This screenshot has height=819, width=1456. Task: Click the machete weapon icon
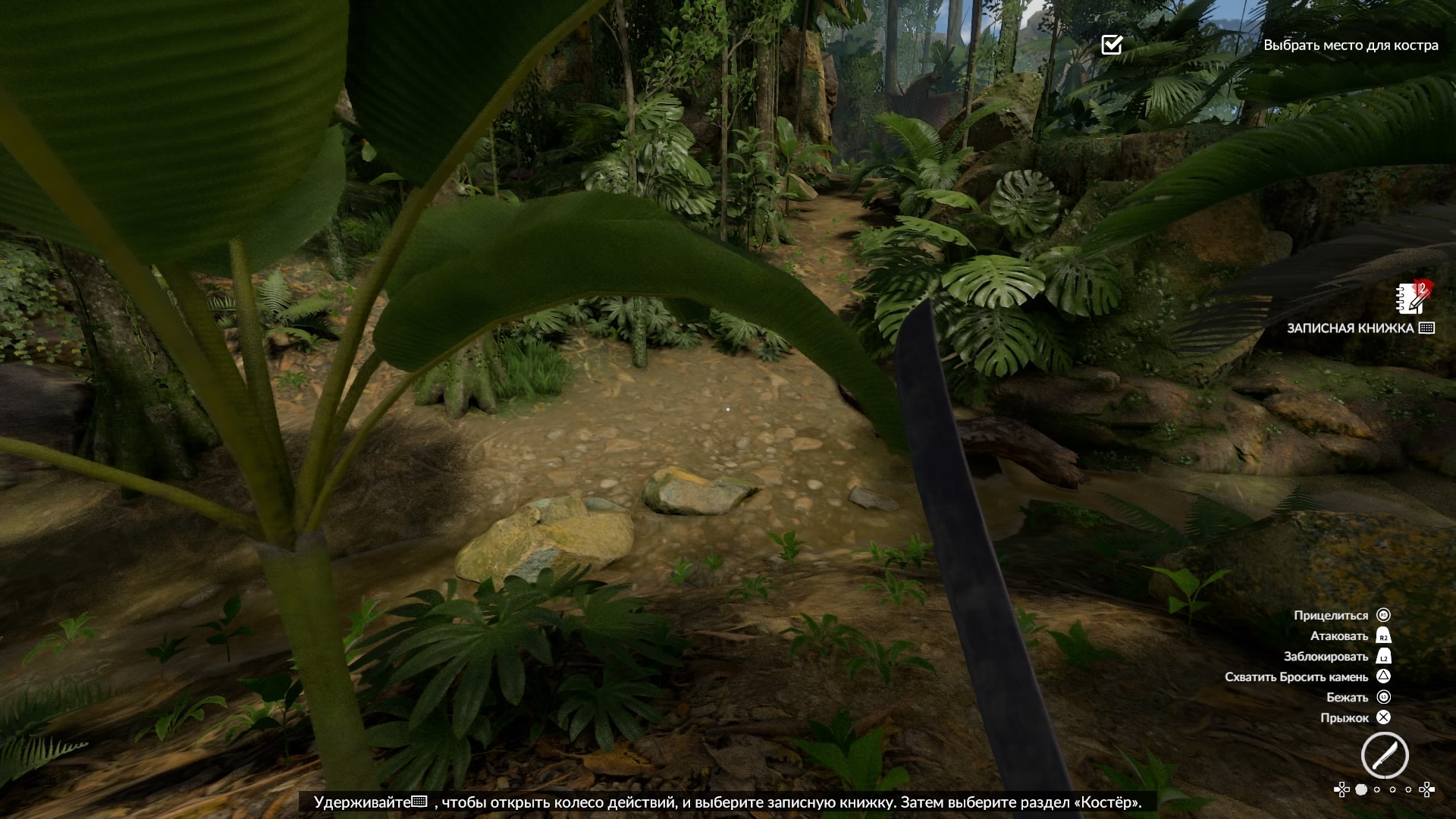coord(1385,755)
